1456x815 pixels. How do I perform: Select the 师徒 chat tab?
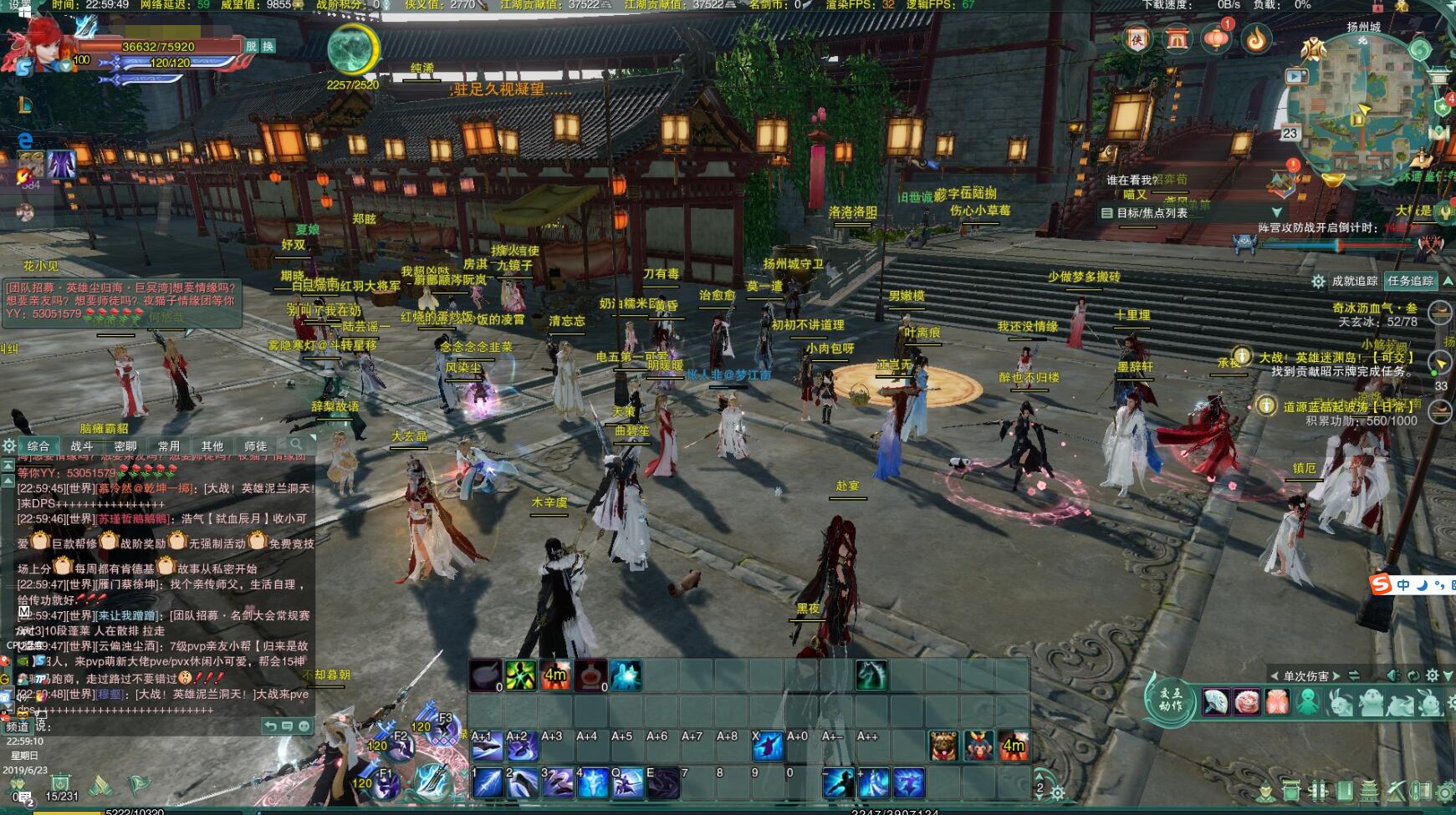tap(255, 446)
